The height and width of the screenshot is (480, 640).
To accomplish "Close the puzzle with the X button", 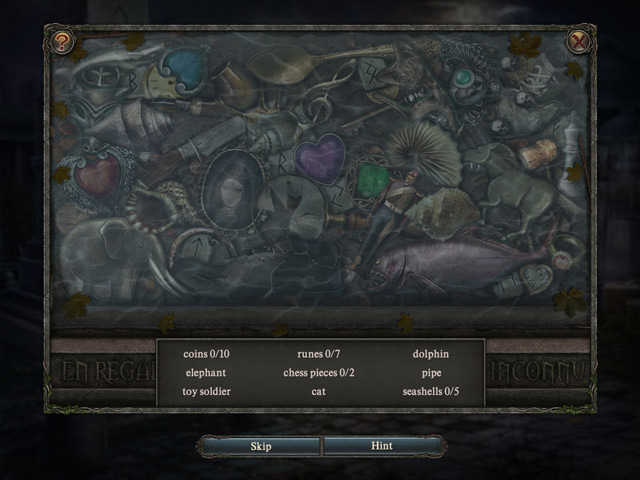I will point(577,41).
